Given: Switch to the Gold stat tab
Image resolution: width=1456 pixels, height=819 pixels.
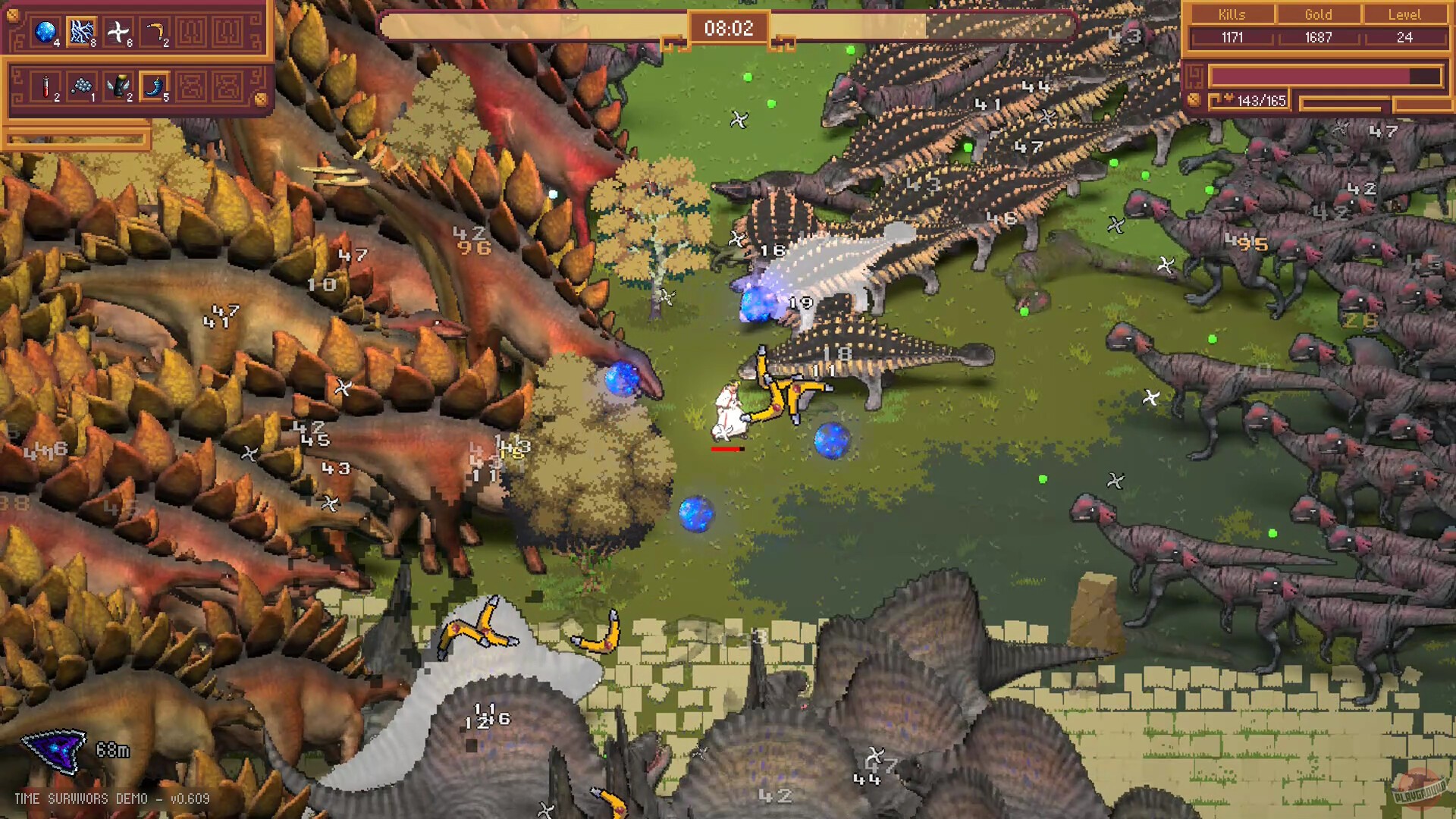Looking at the screenshot, I should (x=1317, y=14).
